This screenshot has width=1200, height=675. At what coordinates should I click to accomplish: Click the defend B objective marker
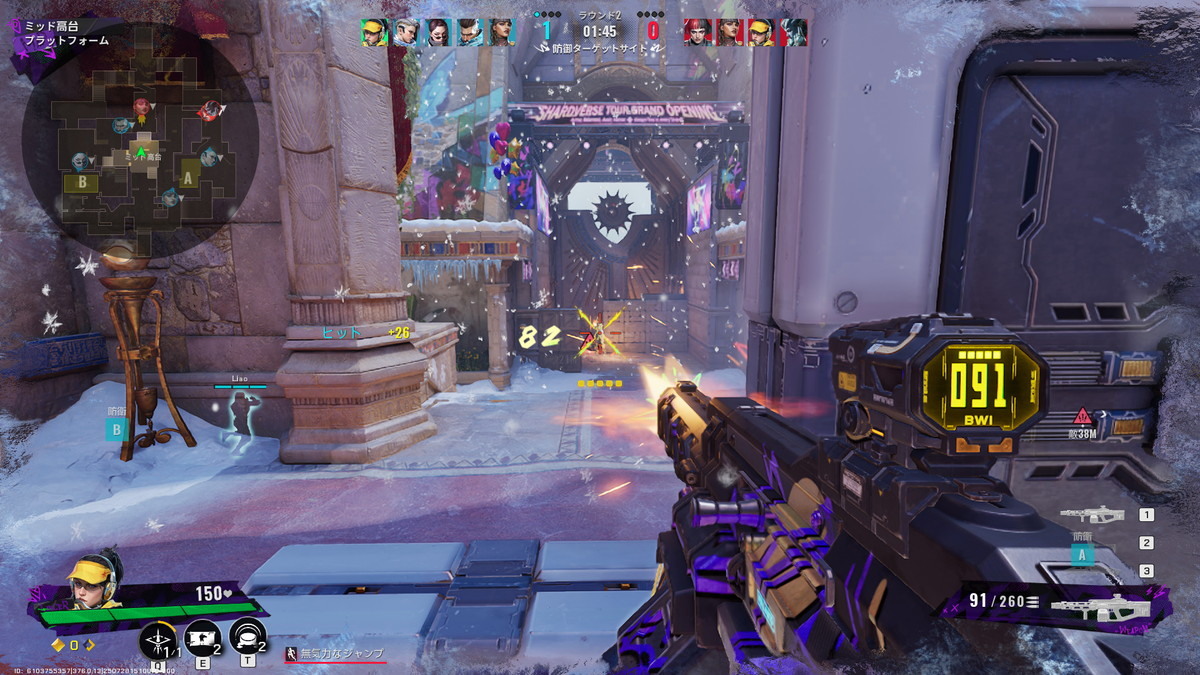[x=118, y=430]
